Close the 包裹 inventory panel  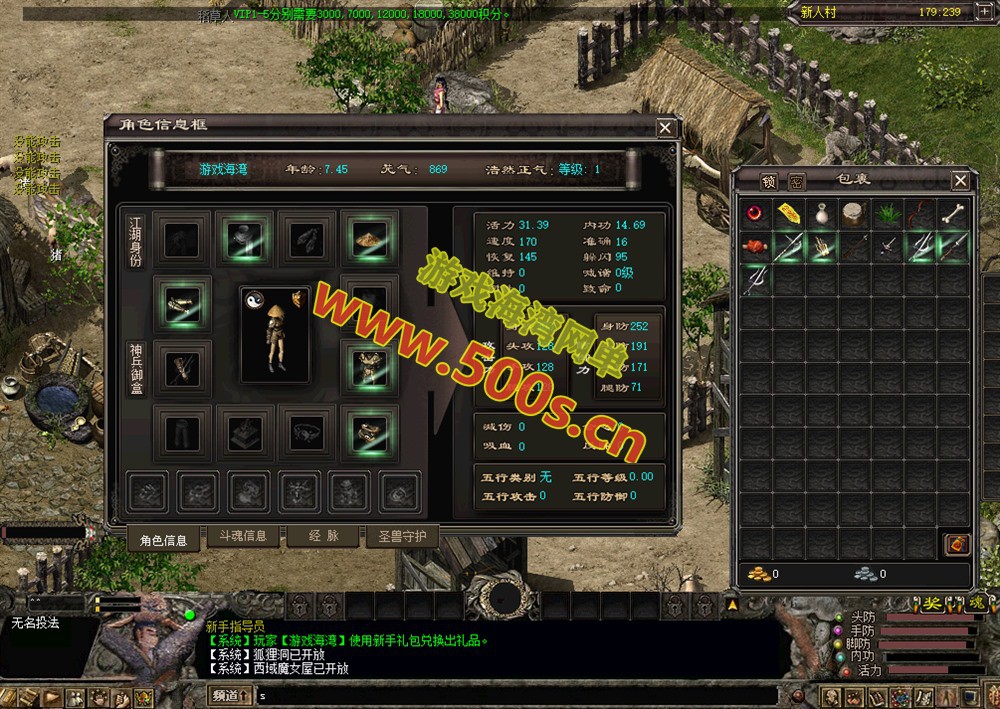click(x=960, y=181)
